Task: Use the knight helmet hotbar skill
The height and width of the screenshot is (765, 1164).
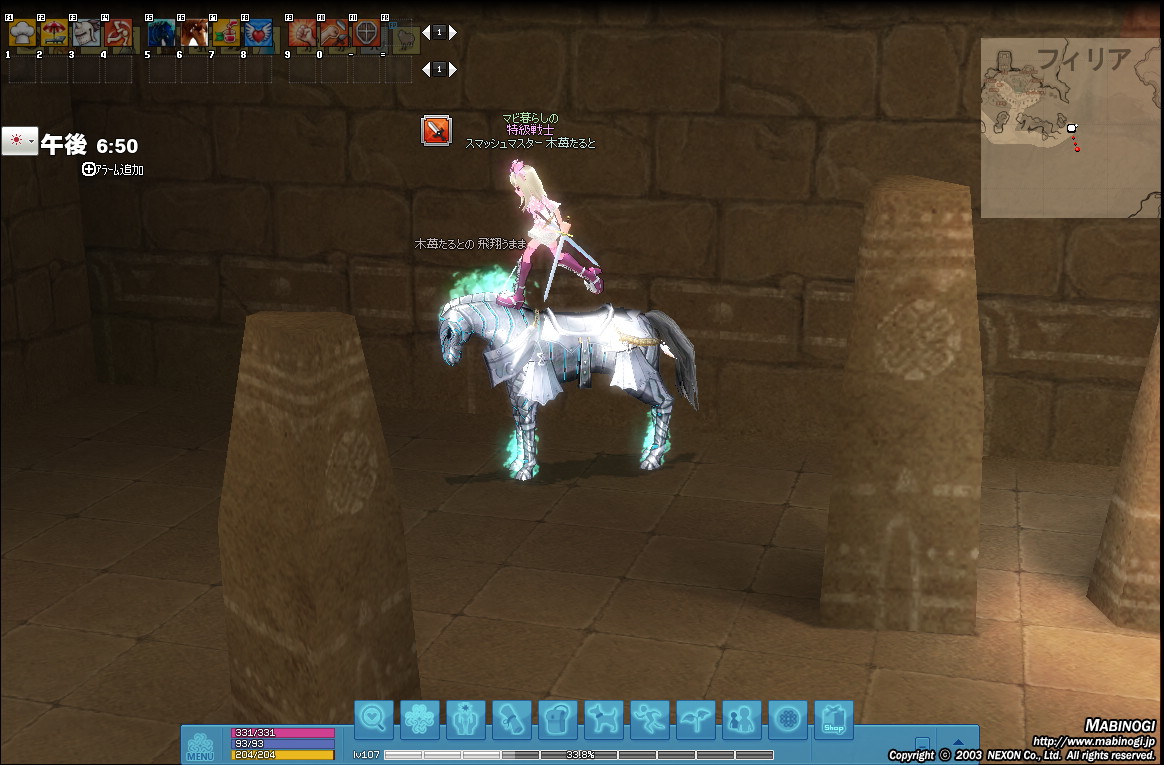Action: pyautogui.click(x=86, y=34)
